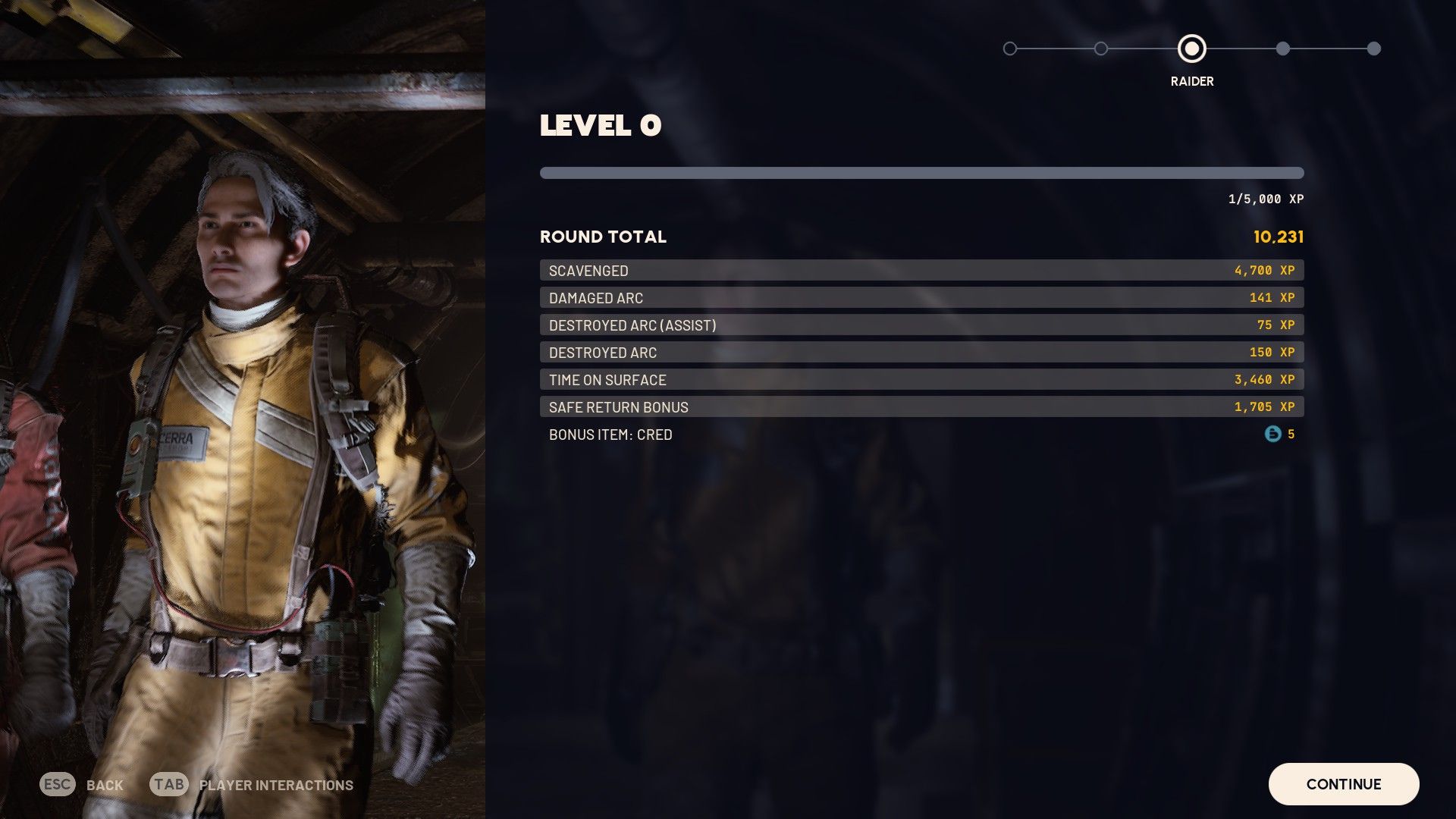The width and height of the screenshot is (1456, 819).
Task: Click the last node on the progression track
Action: tap(1375, 49)
